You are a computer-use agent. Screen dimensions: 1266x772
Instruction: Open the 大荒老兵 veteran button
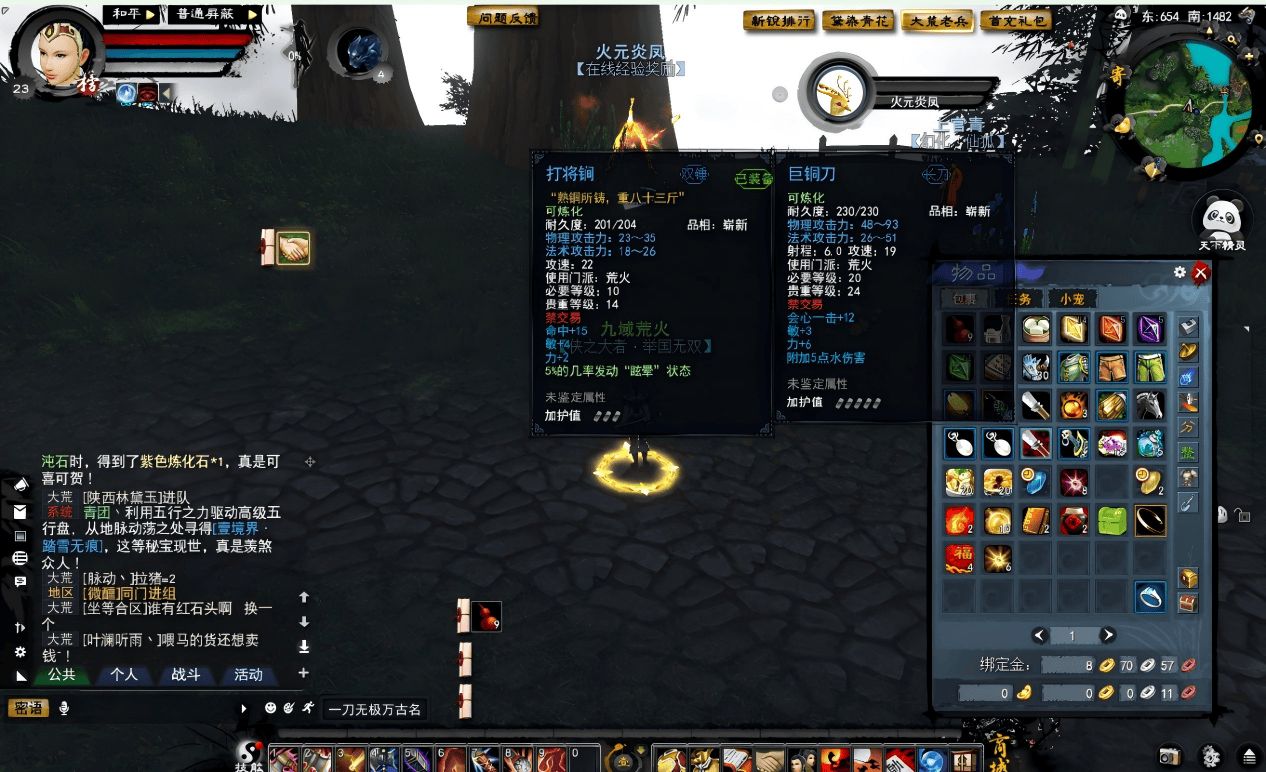click(x=936, y=21)
